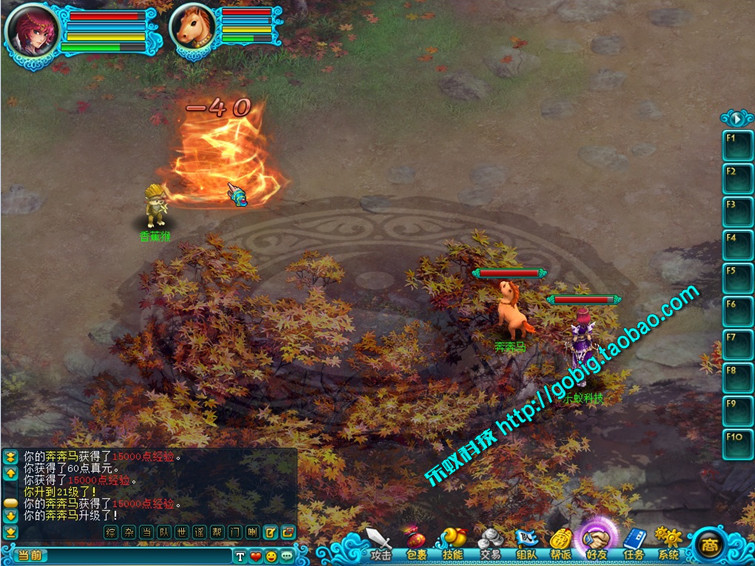This screenshot has width=755, height=566.
Task: Switch to the 队 team chat channel
Action: (164, 532)
